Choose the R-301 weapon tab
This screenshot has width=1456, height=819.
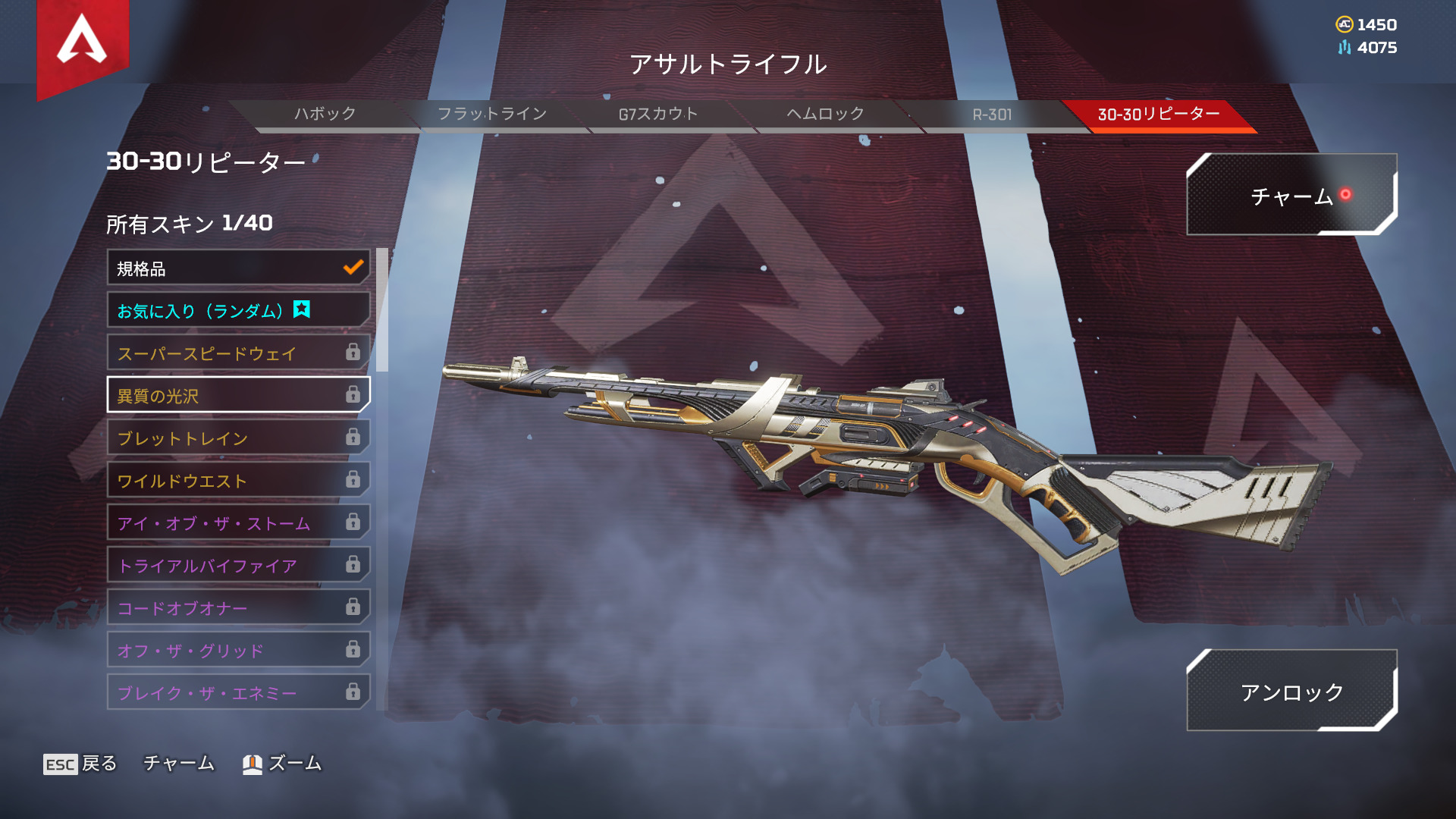click(992, 115)
